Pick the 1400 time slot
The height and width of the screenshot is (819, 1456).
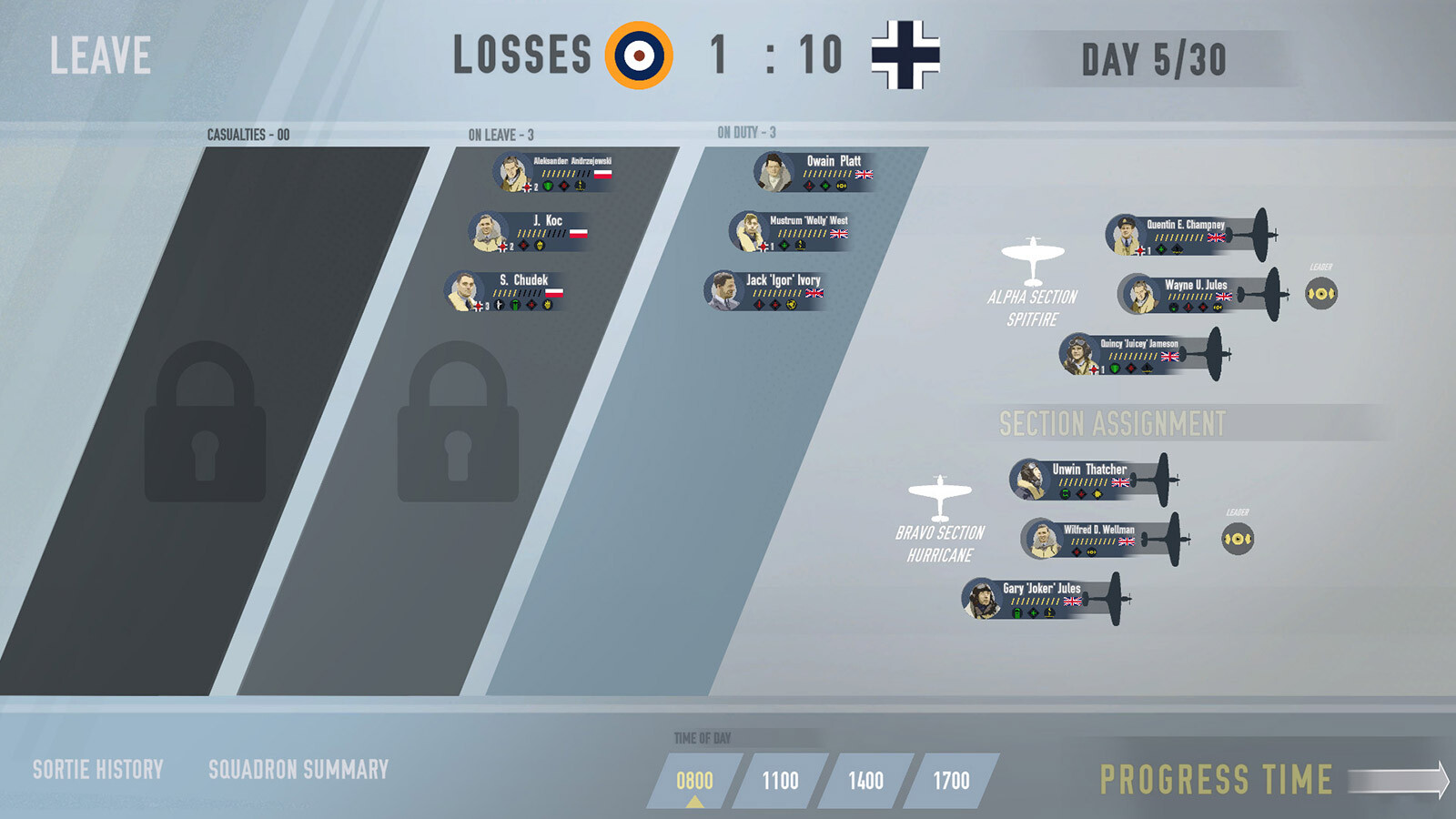click(x=865, y=781)
